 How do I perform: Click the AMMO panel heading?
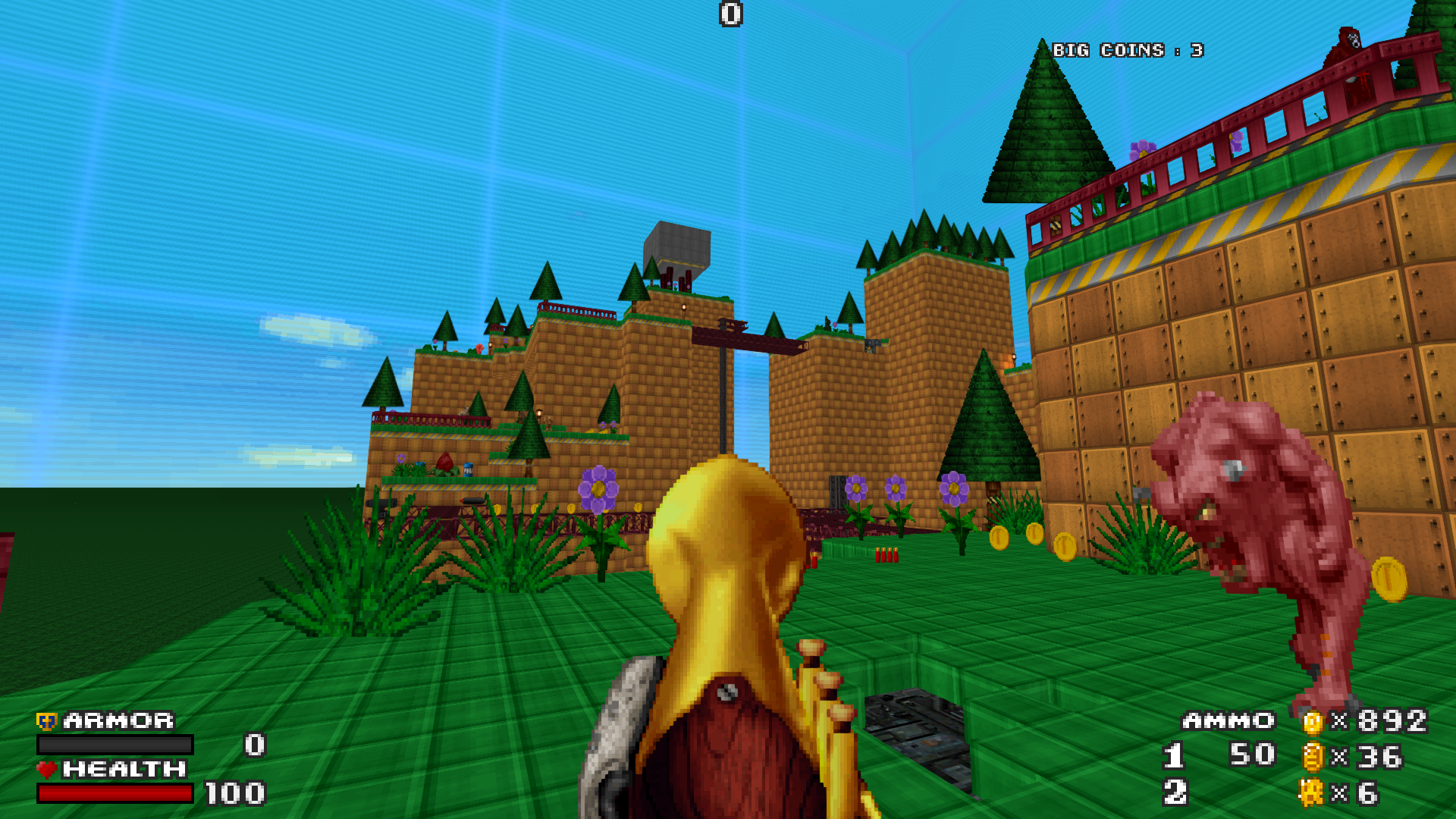coord(1228,720)
